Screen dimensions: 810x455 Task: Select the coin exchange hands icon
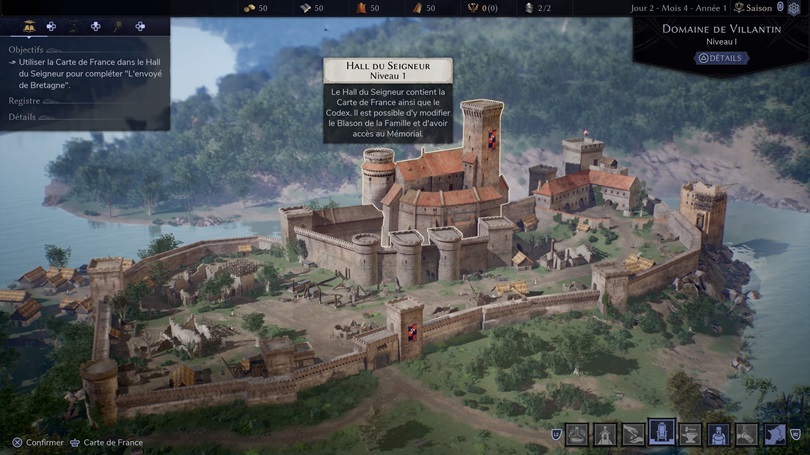633,434
